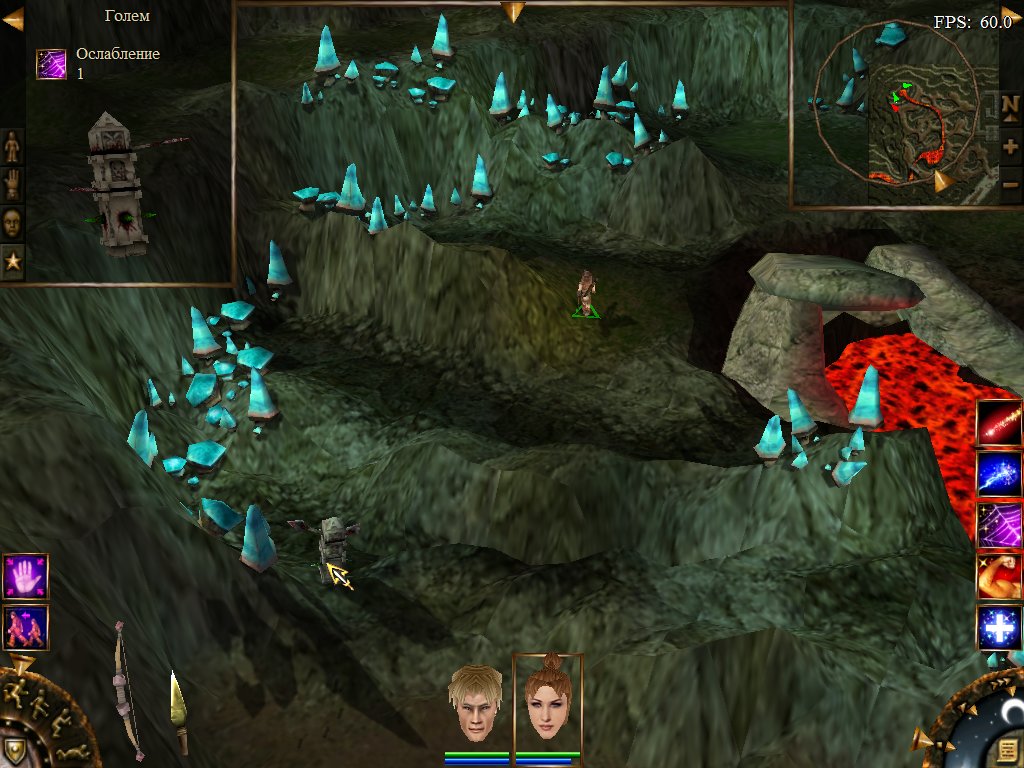The image size is (1024, 768).
Task: Select the blond male hero portrait
Action: click(x=476, y=701)
